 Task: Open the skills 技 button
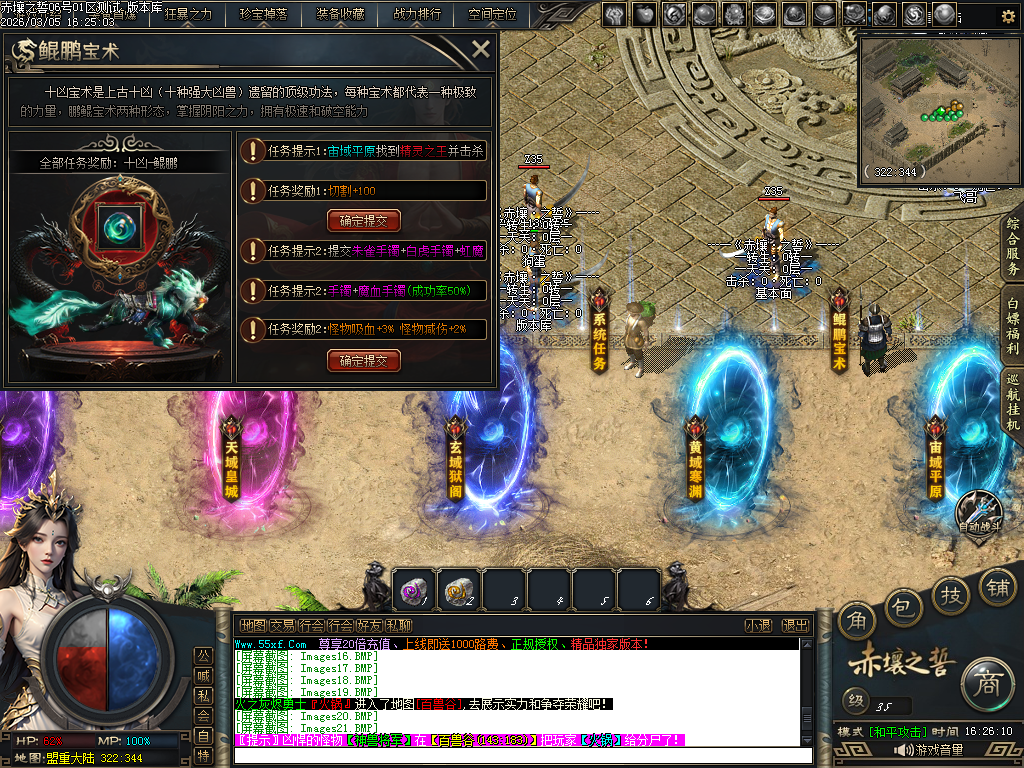tap(951, 595)
